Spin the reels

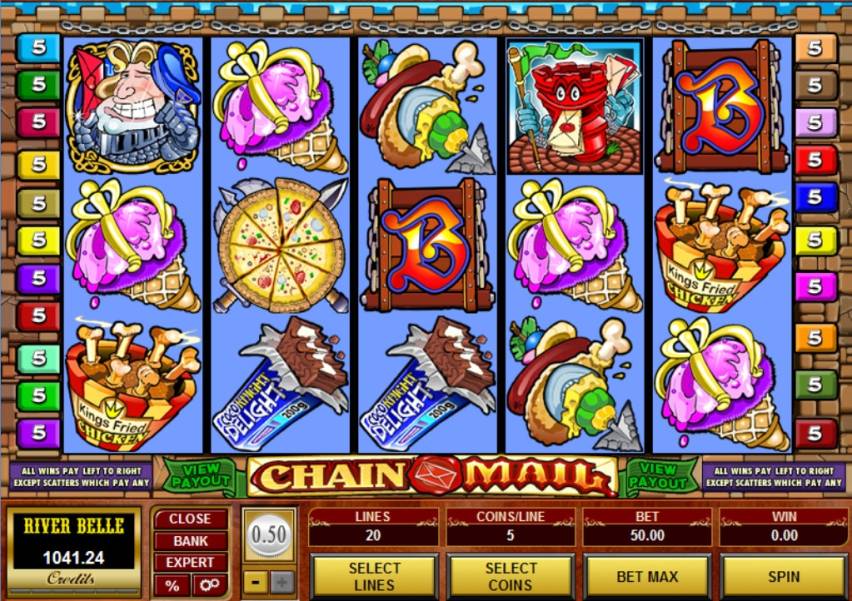[783, 576]
